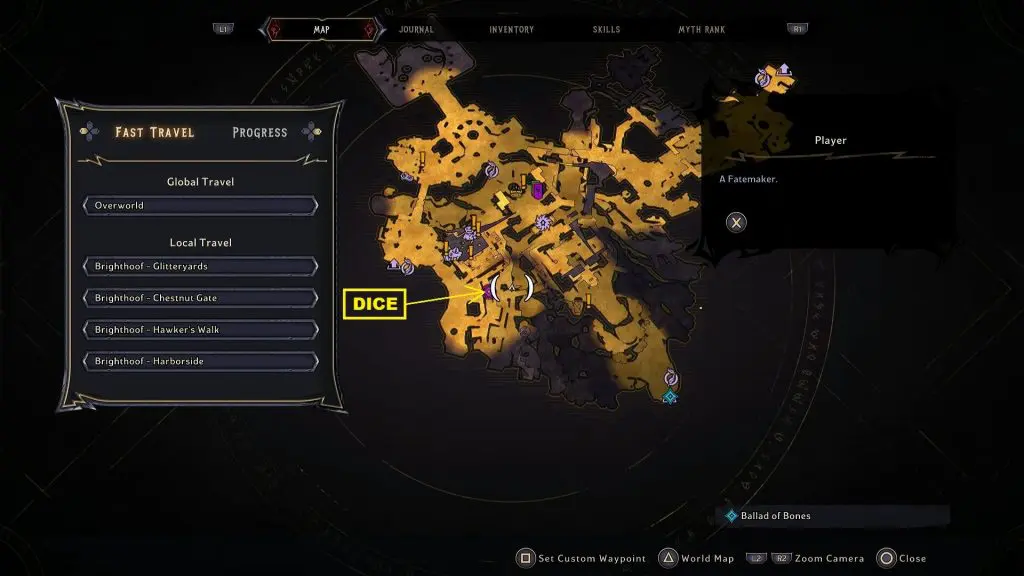1024x576 pixels.
Task: Fast travel to the Overworld
Action: (x=201, y=206)
